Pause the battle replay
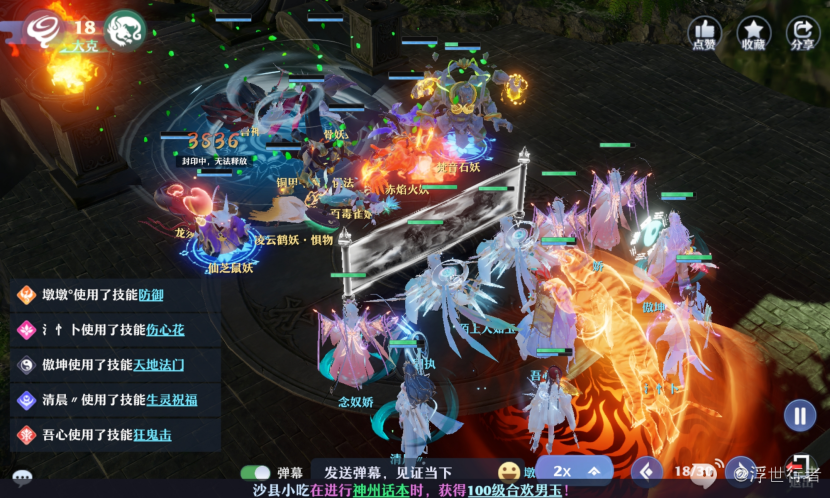Viewport: 830px width, 498px height. 799,415
